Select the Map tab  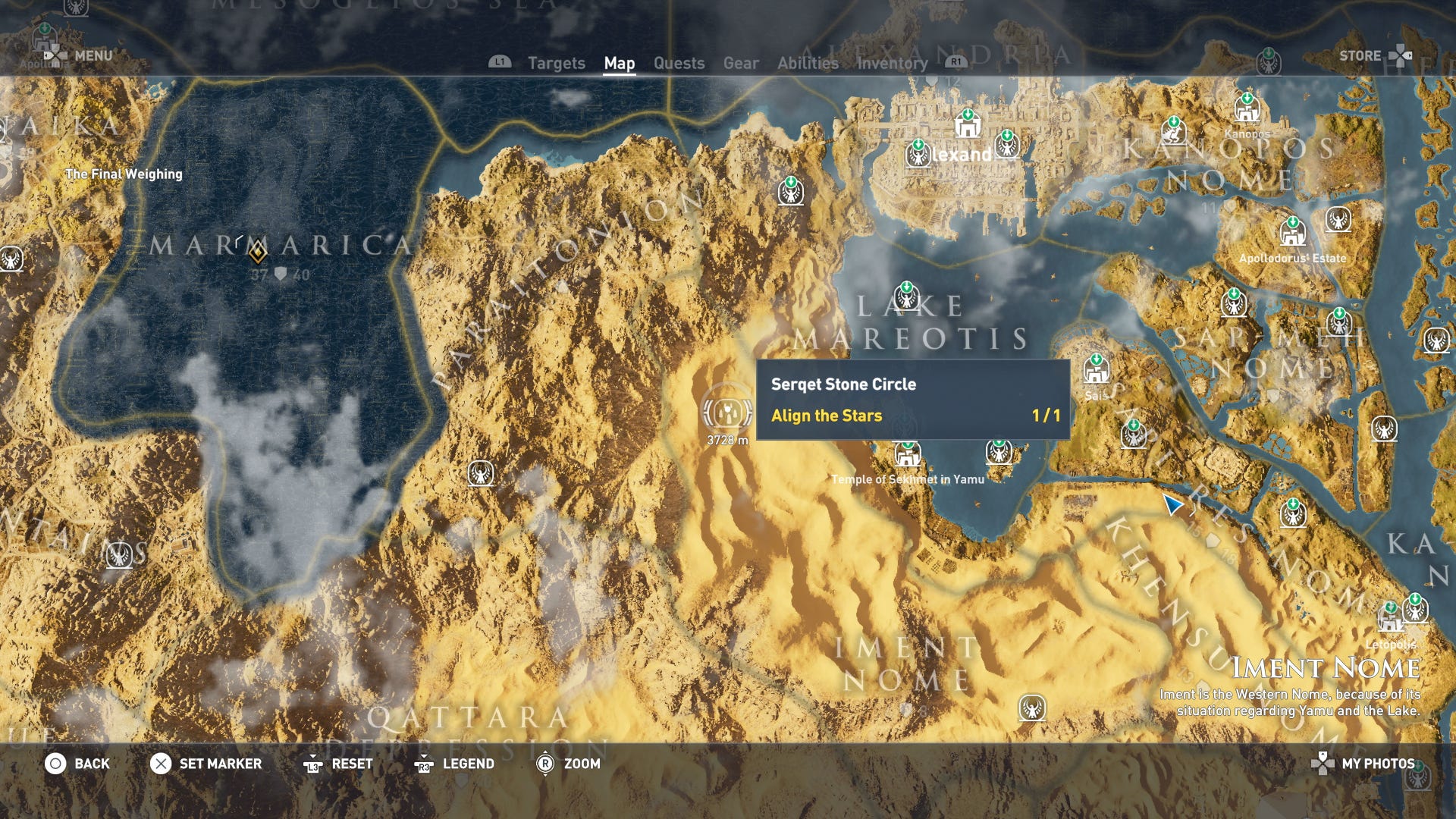click(x=619, y=63)
